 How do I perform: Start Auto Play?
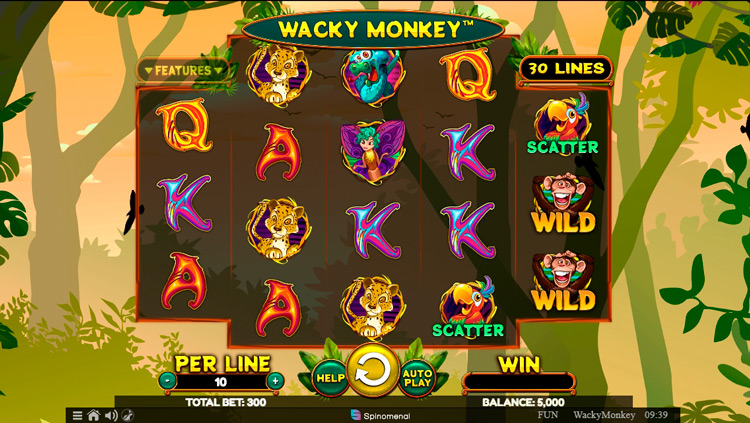[x=417, y=377]
